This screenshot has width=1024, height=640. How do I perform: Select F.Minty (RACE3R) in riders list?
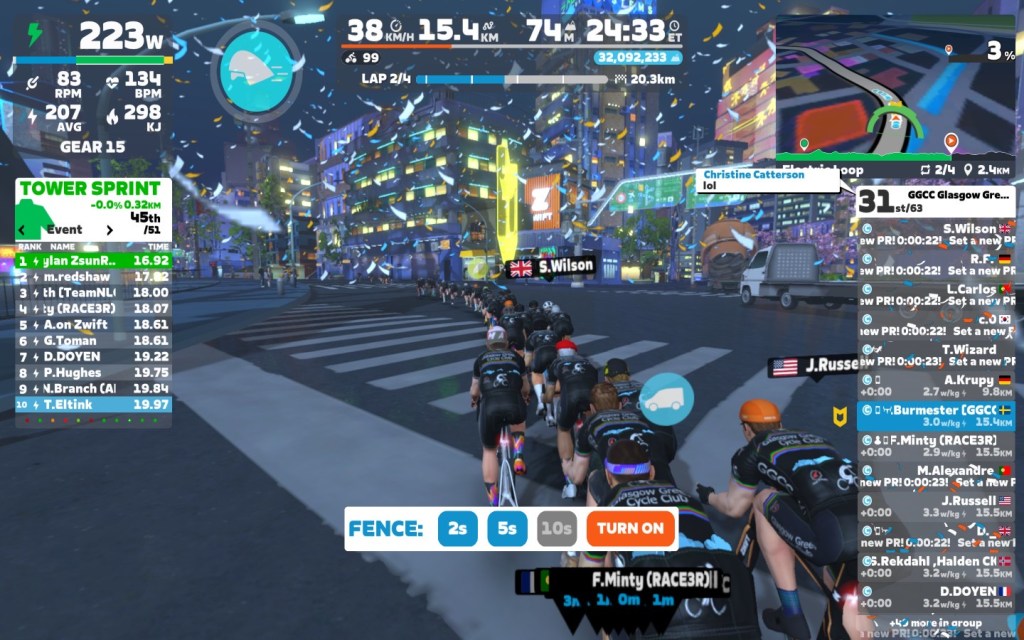click(x=936, y=446)
